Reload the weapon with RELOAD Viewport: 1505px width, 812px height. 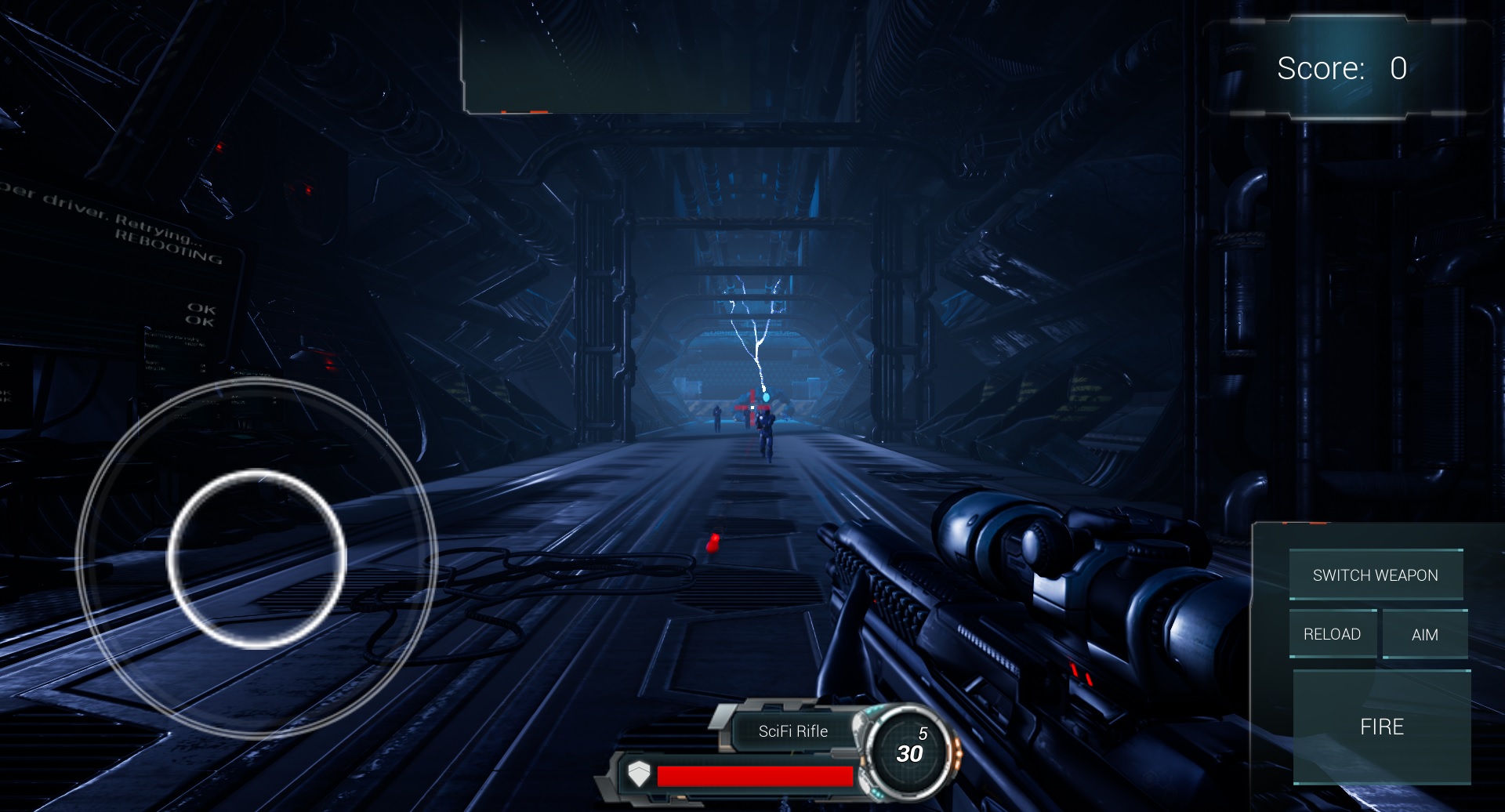1332,634
